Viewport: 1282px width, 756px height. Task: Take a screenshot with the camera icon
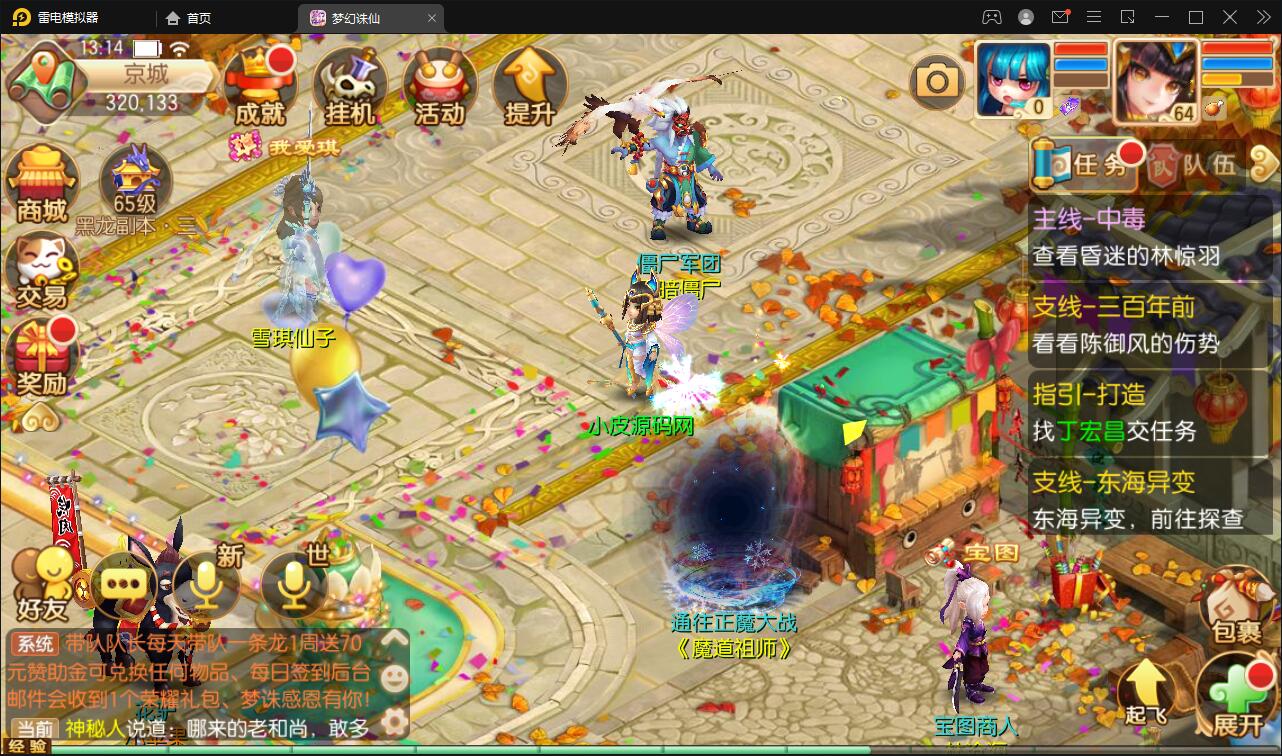936,79
